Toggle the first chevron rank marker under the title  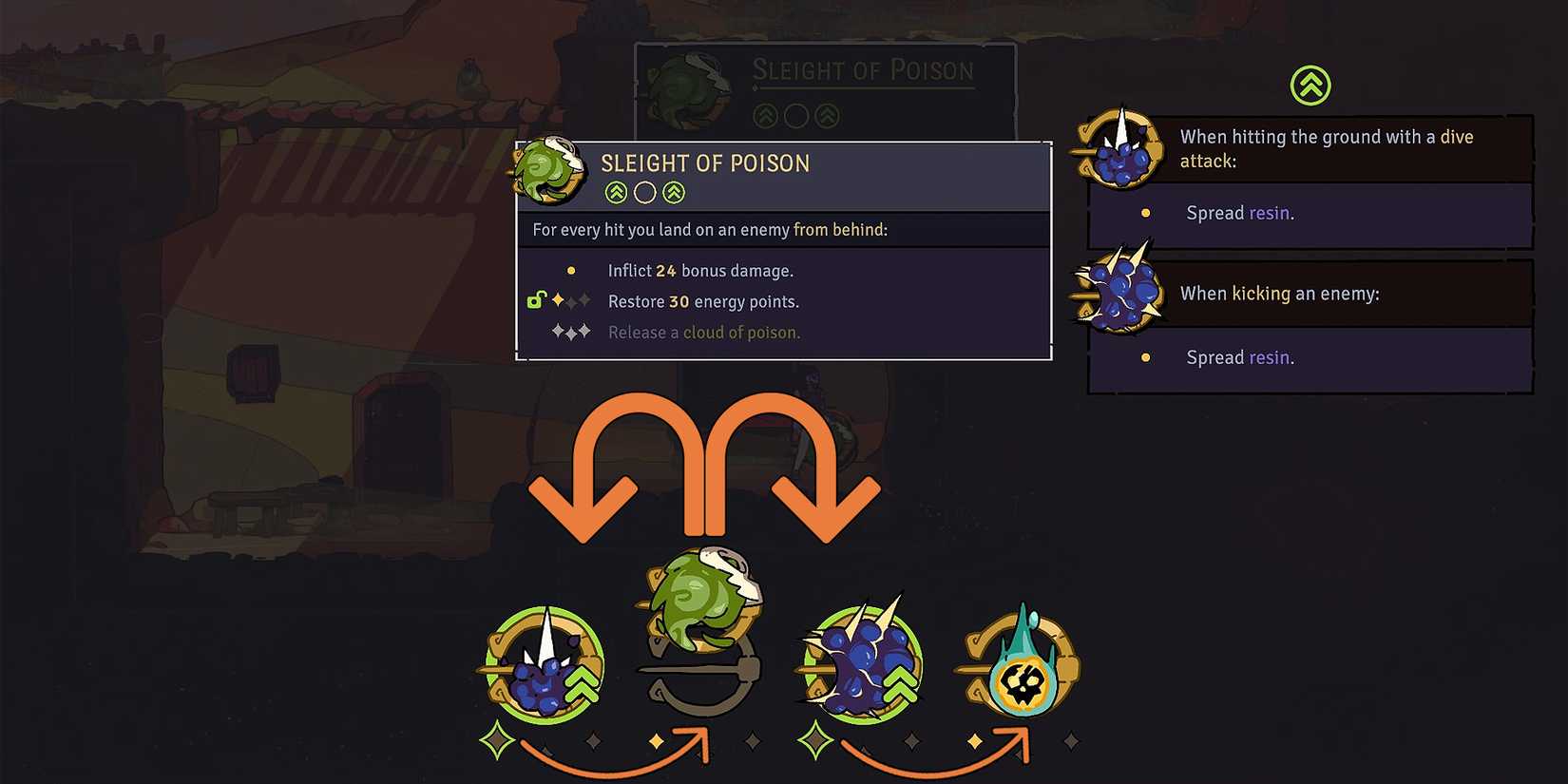pyautogui.click(x=616, y=191)
